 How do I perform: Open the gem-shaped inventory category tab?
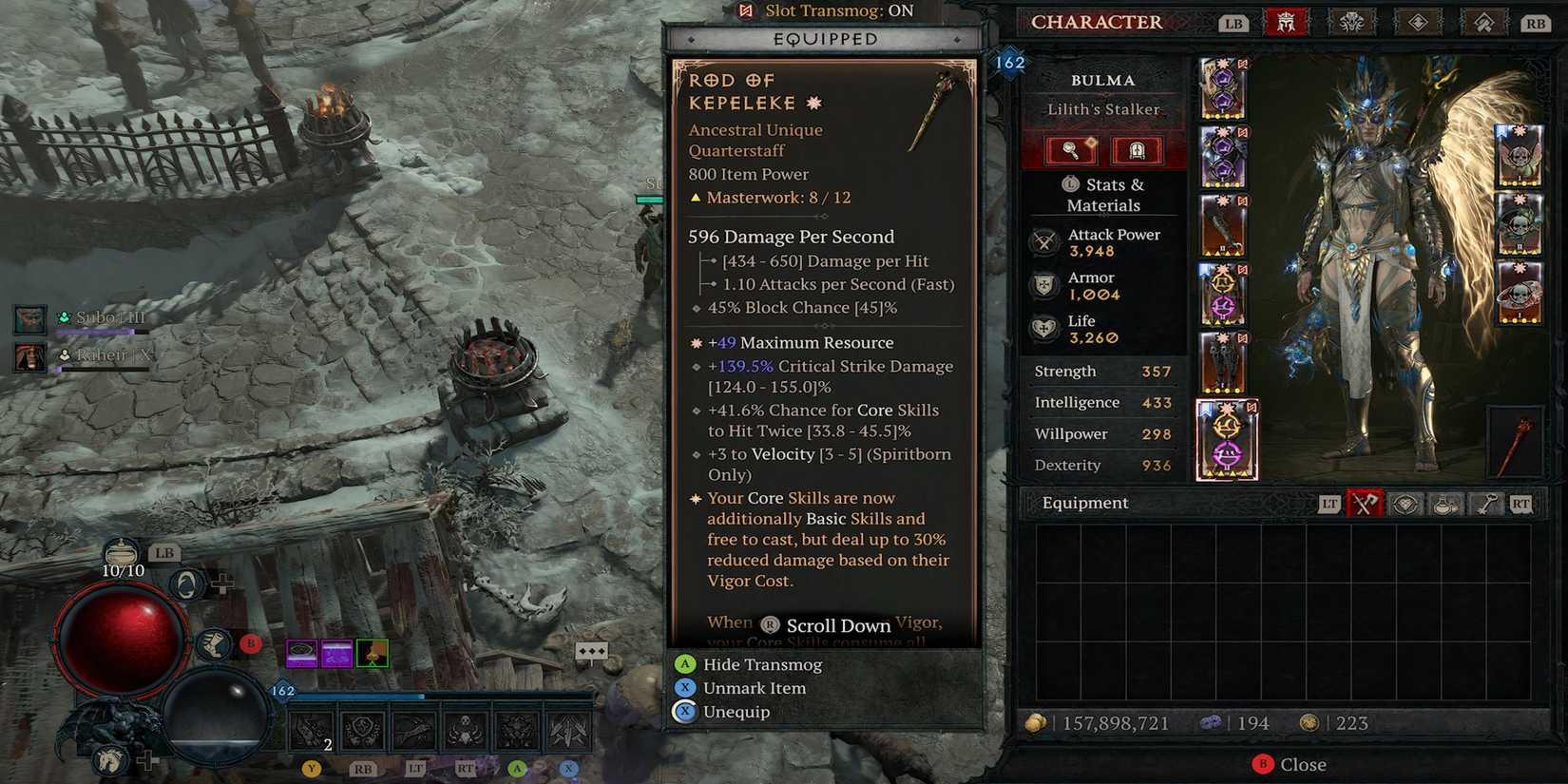point(1405,505)
